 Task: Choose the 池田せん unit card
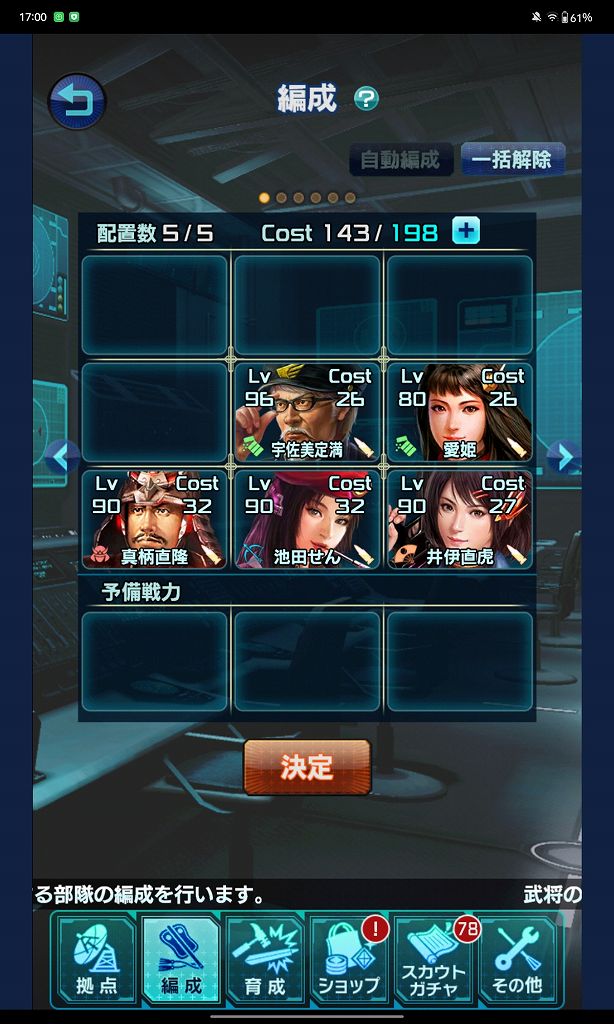[x=307, y=519]
